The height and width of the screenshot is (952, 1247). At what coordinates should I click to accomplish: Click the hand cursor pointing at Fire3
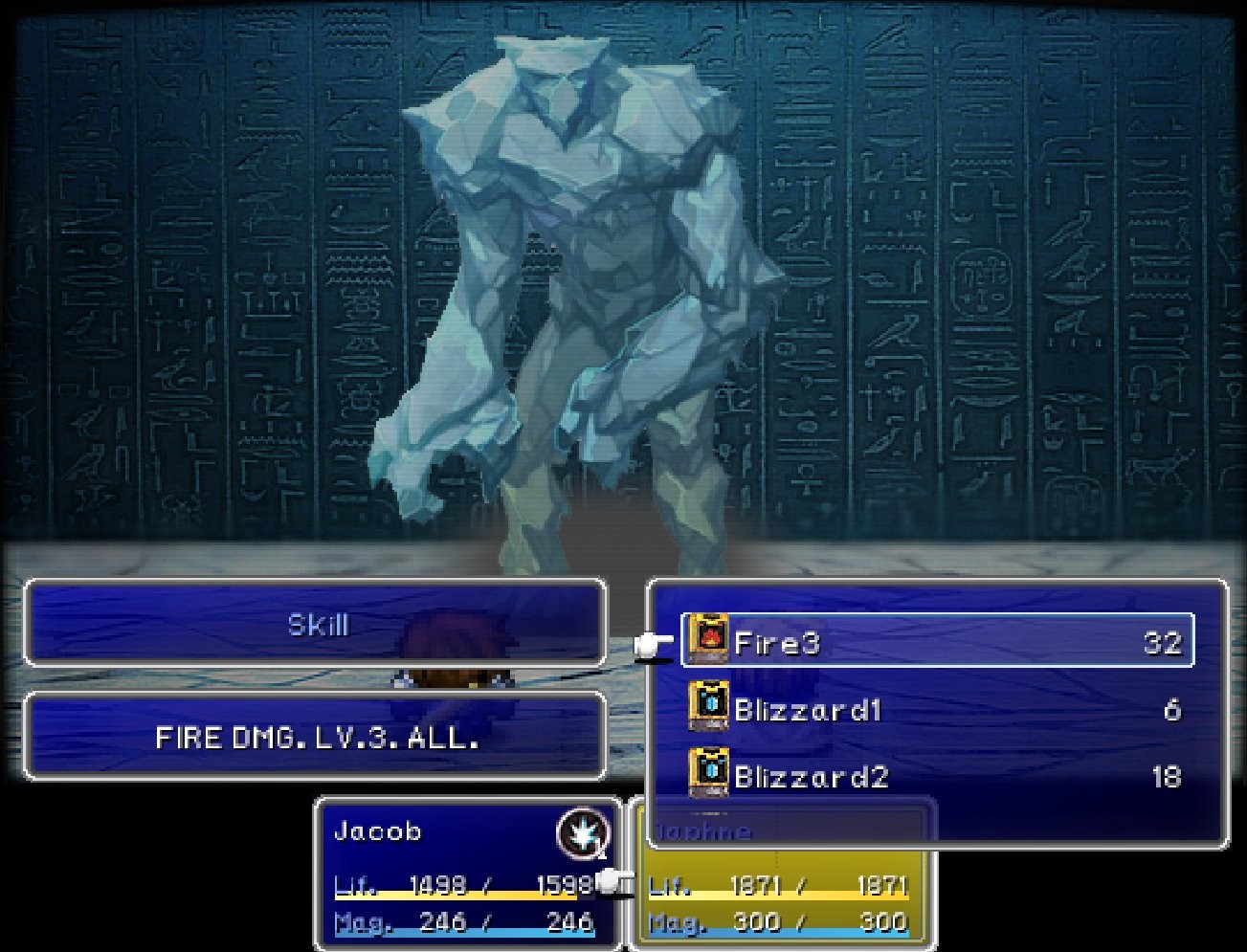point(650,645)
